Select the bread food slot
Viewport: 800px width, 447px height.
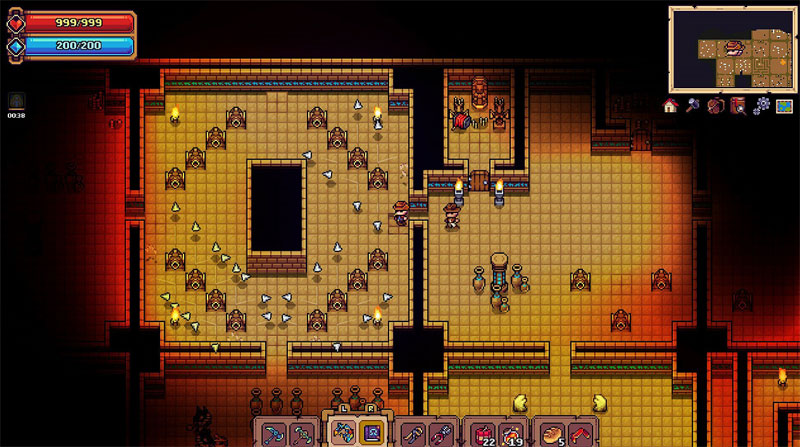click(x=551, y=434)
